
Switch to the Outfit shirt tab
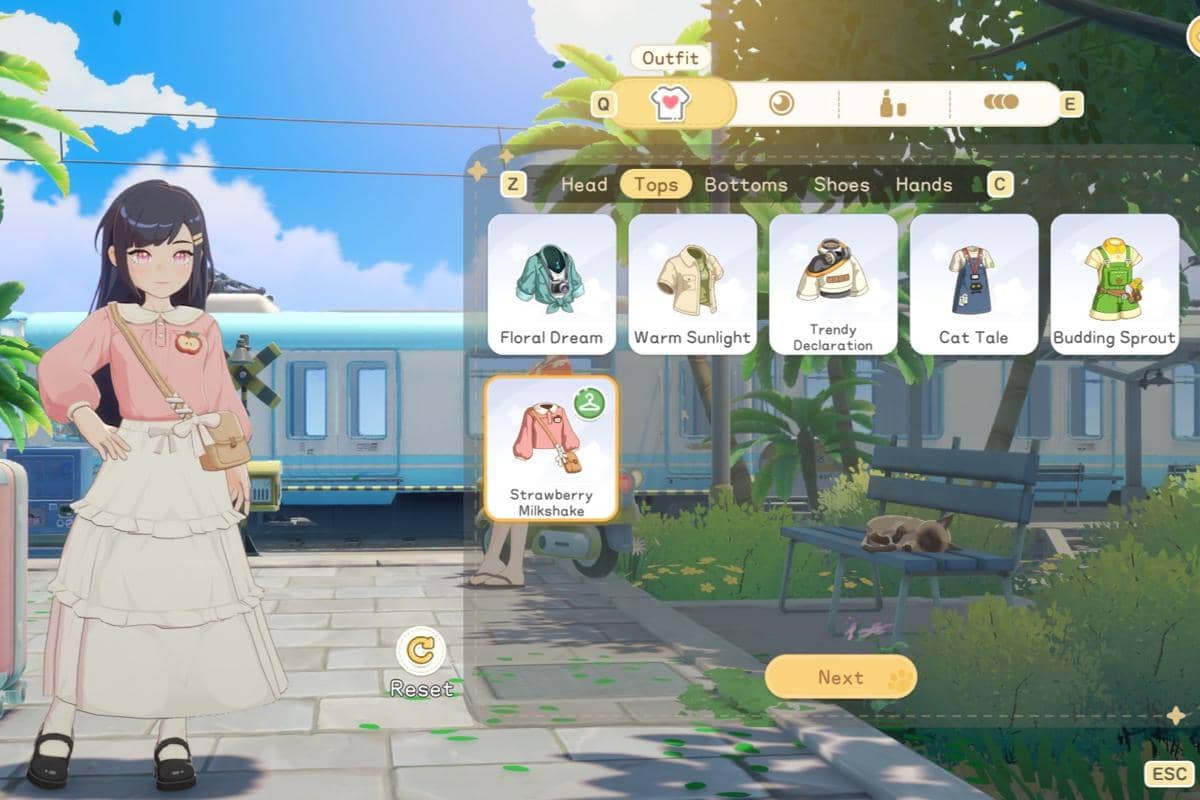coord(671,103)
